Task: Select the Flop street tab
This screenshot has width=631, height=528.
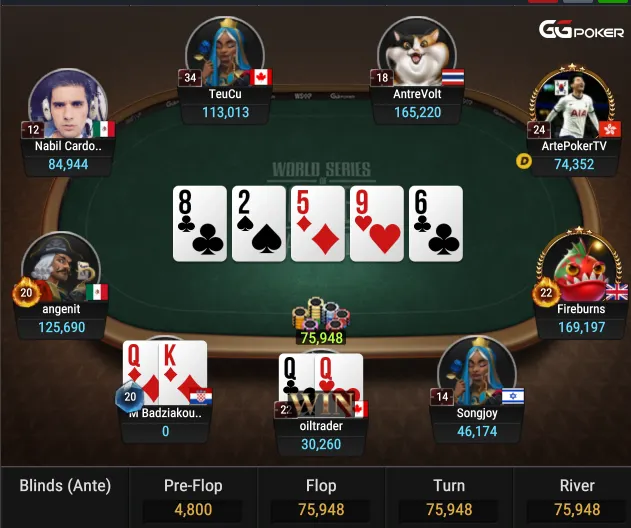Action: (321, 497)
